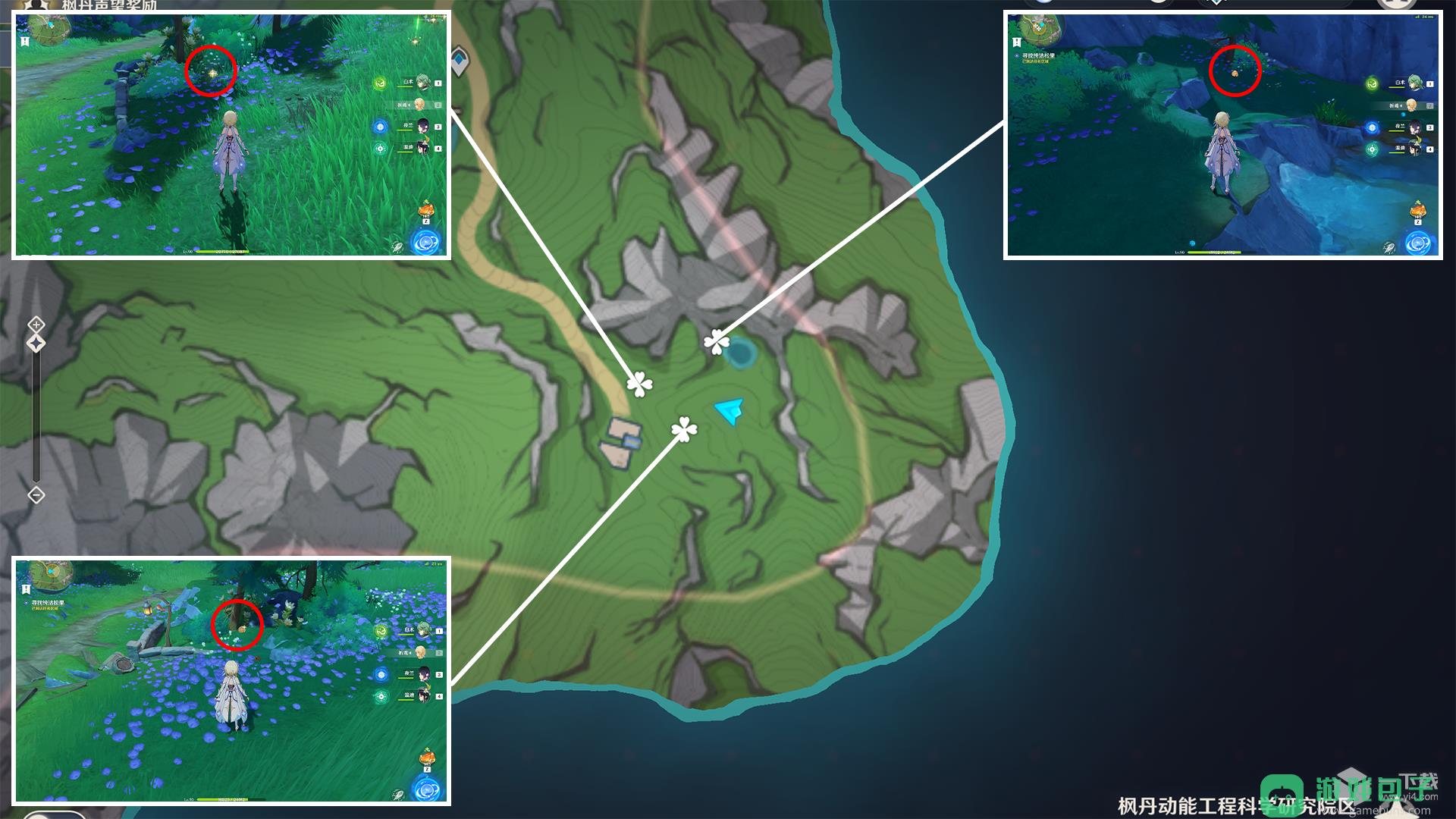Select the teleport waypoint marker on the map
Image resolution: width=1456 pixels, height=819 pixels.
460,61
